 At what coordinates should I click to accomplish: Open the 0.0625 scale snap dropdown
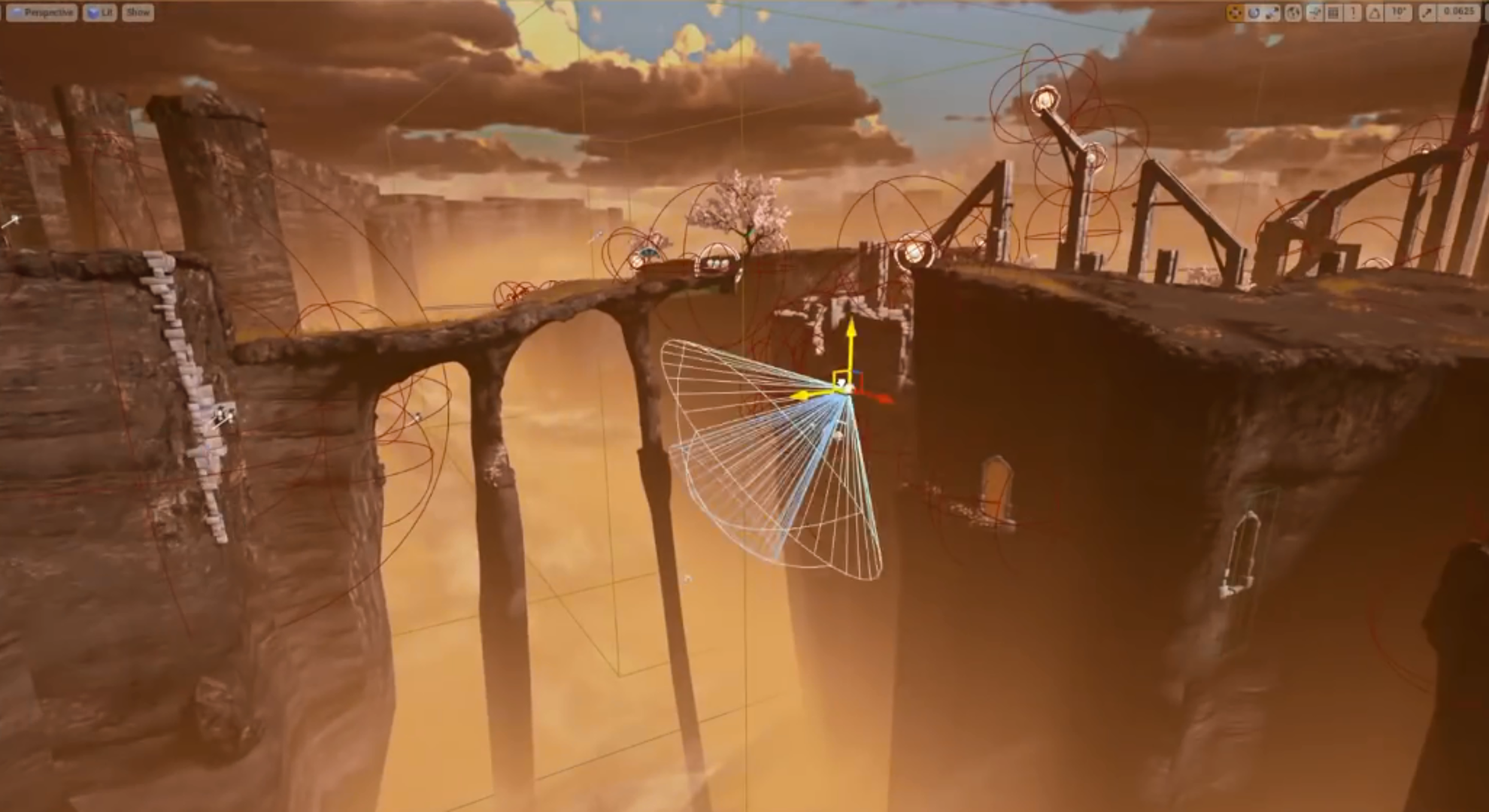(x=1459, y=13)
